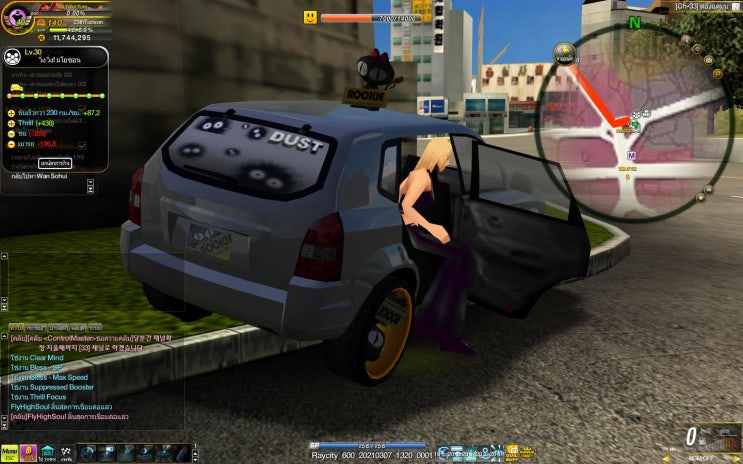Click the gold marker atop the minimap
This screenshot has width=743, height=464.
565,50
